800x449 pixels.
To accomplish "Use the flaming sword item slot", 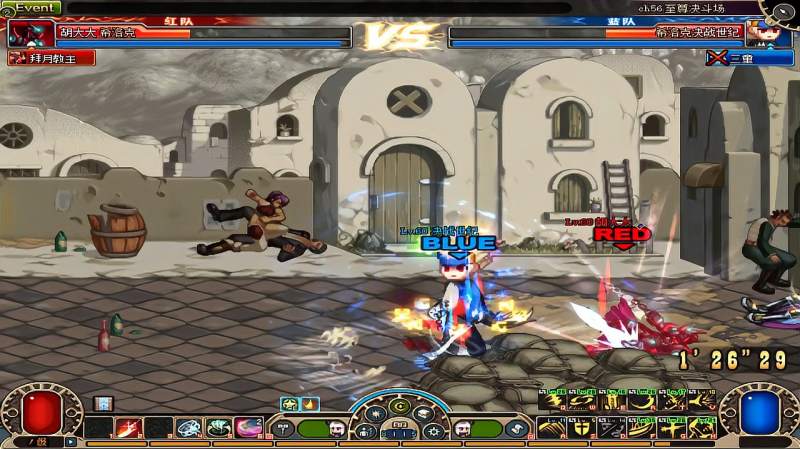I will (128, 429).
